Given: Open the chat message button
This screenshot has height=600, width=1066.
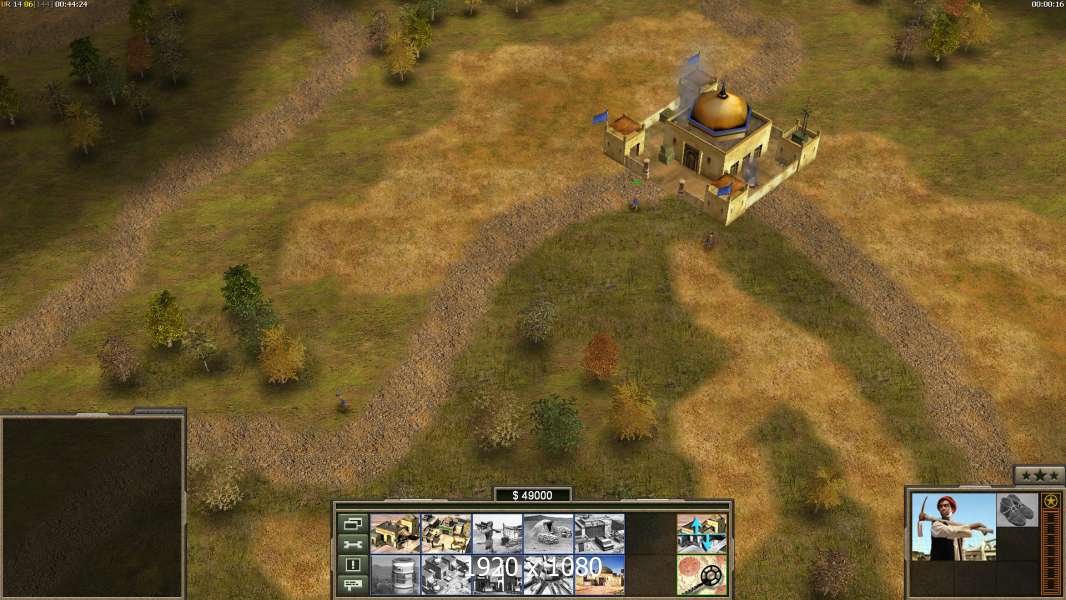Looking at the screenshot, I should pyautogui.click(x=352, y=584).
